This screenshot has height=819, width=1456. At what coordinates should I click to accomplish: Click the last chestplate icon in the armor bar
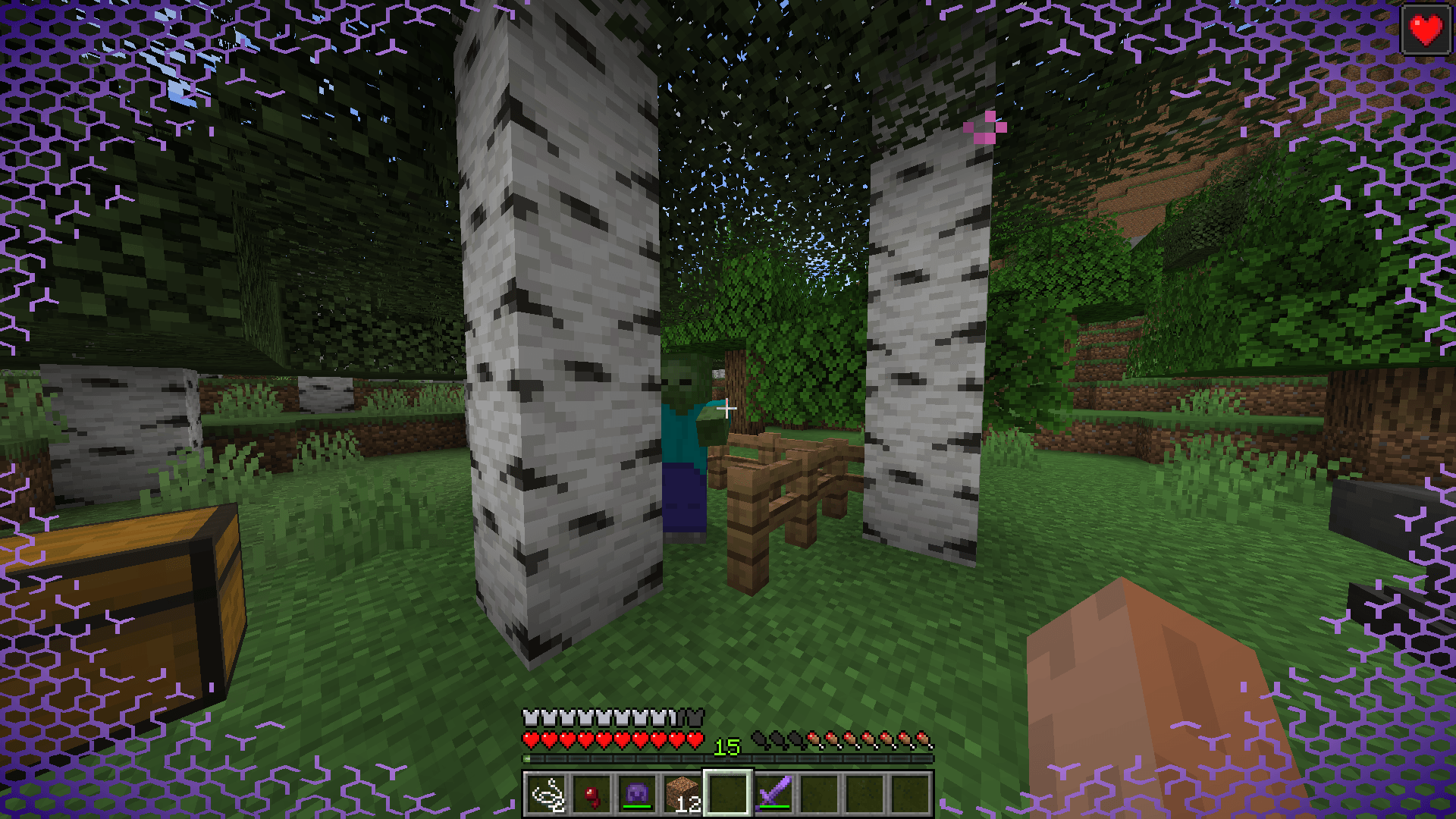point(697,716)
